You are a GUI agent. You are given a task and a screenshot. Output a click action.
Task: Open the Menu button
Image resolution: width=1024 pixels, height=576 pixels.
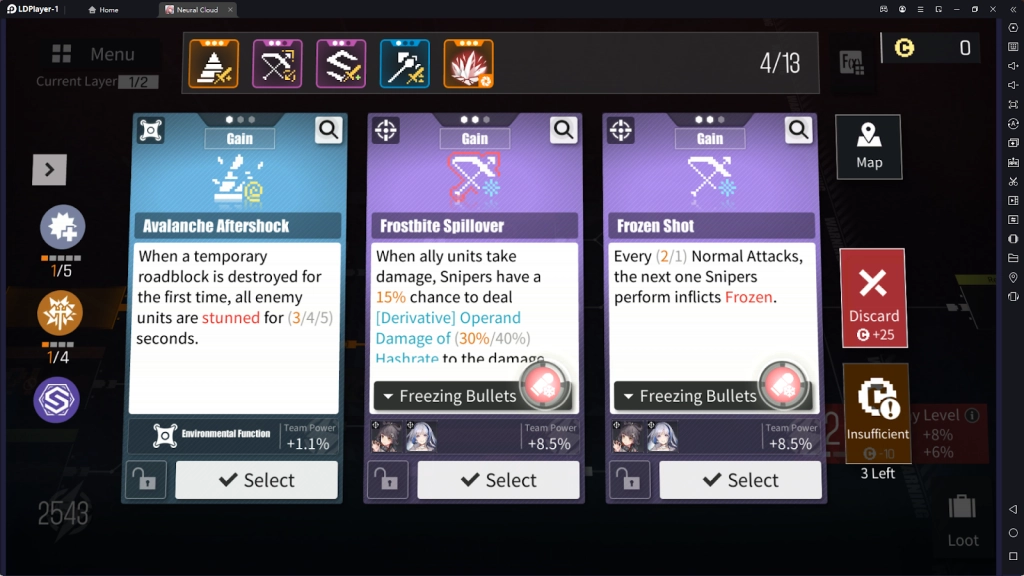click(95, 54)
